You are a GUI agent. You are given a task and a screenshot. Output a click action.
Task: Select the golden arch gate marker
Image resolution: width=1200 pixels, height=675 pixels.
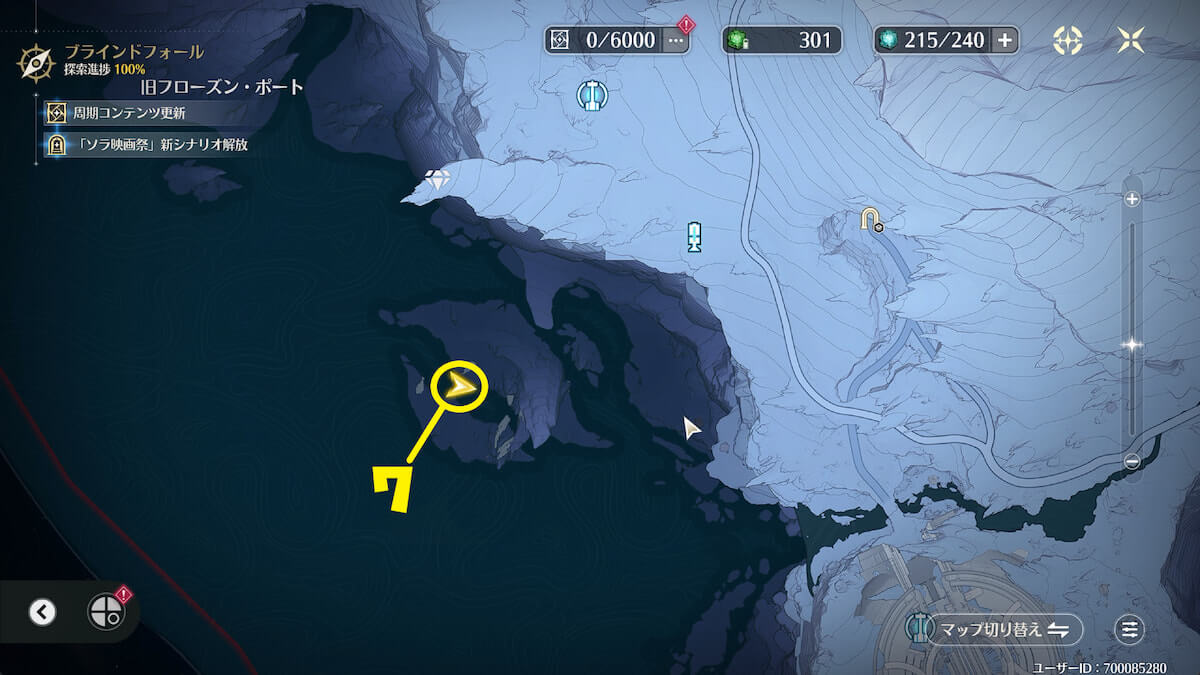pyautogui.click(x=871, y=218)
